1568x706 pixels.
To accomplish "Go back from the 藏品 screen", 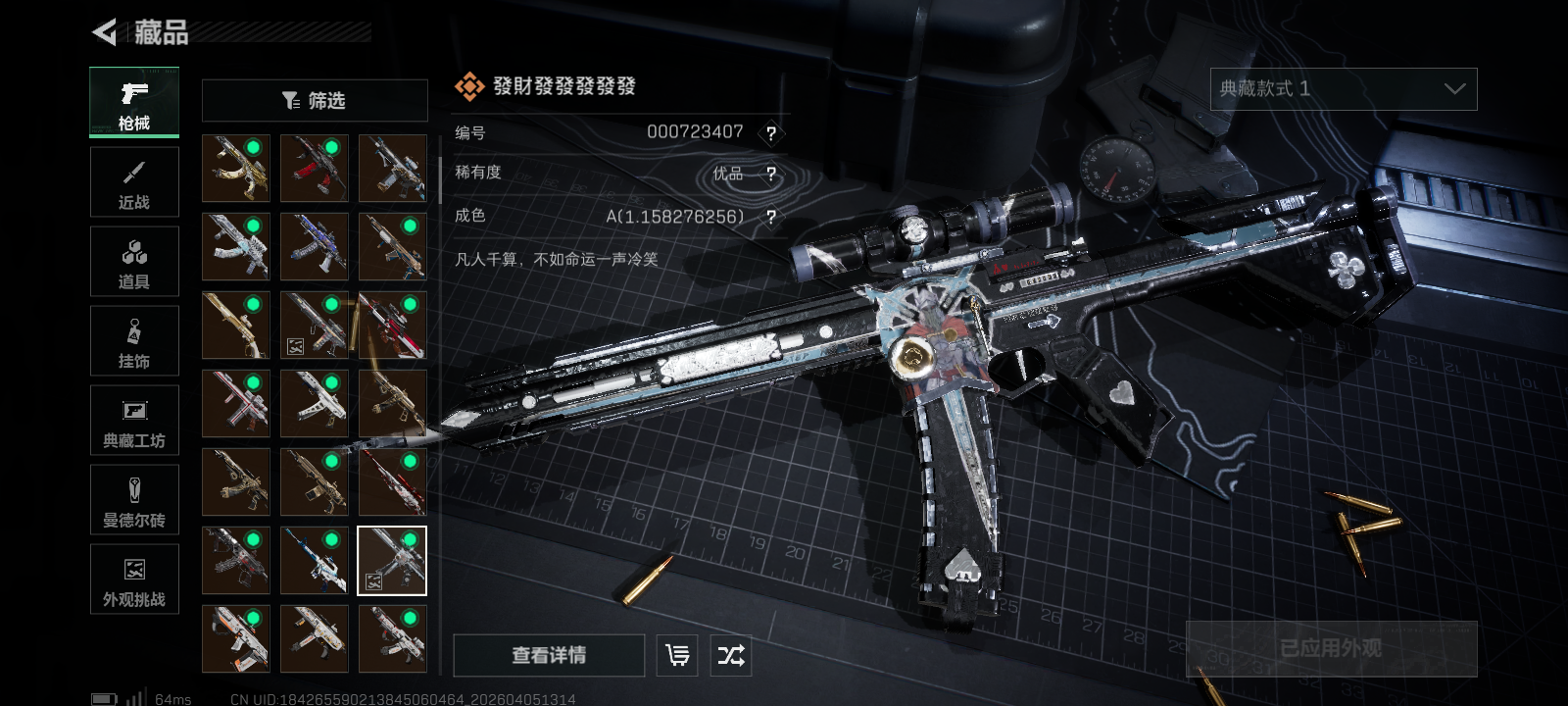I will (104, 32).
